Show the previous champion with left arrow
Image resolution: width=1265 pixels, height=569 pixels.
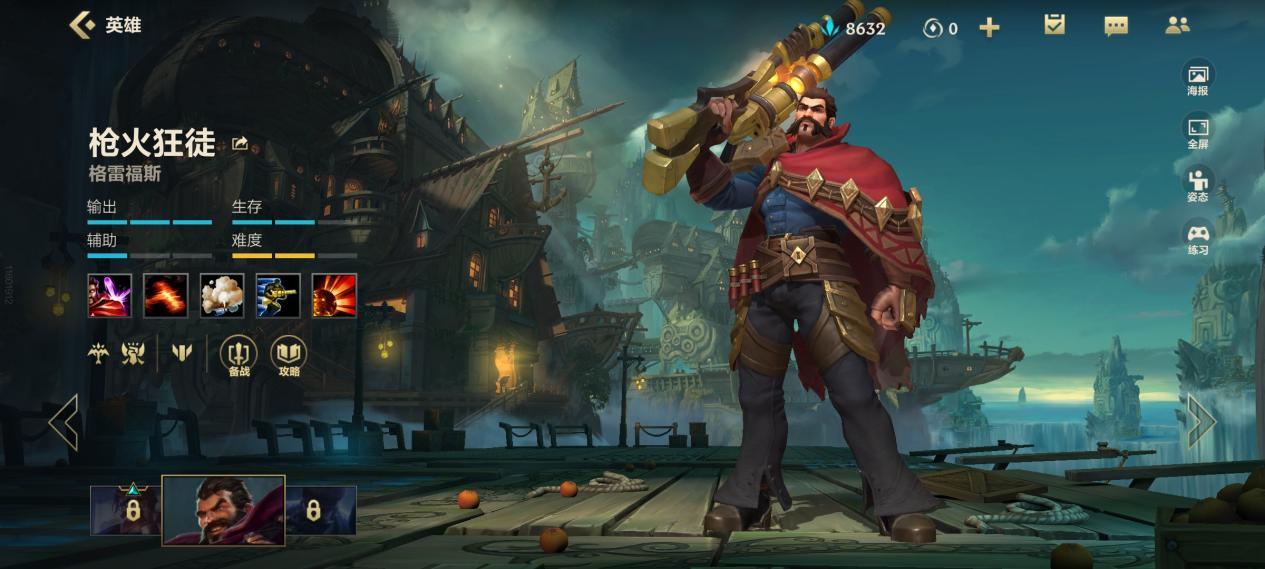[64, 421]
